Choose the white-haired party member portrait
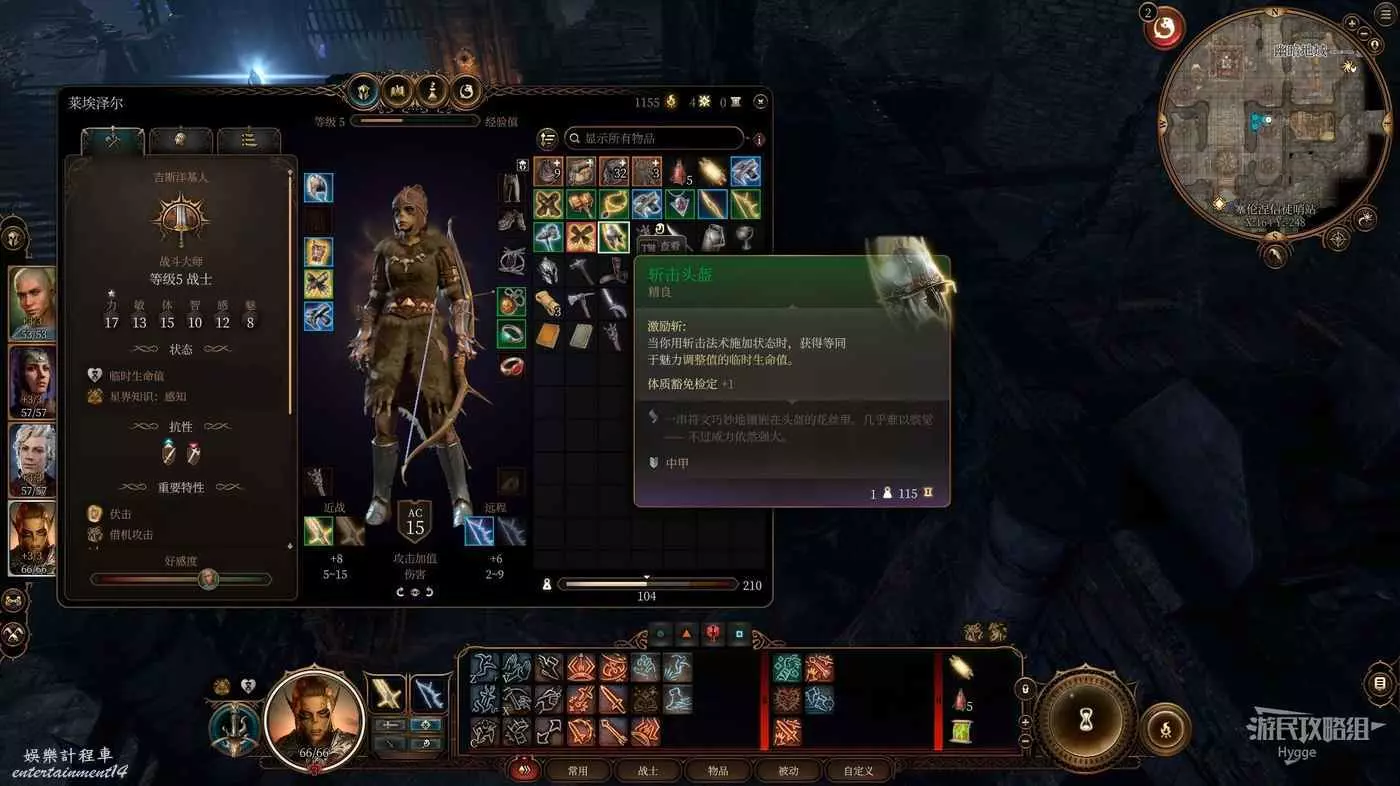Viewport: 1400px width, 786px height. point(32,460)
